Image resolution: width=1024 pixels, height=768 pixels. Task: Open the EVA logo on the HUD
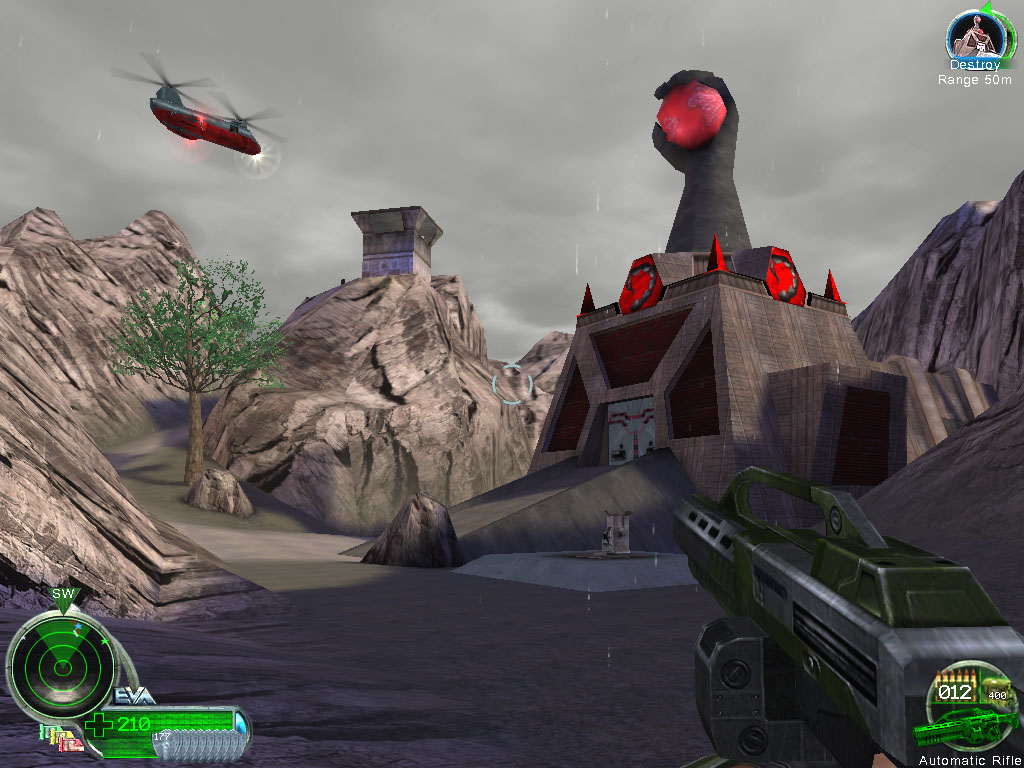(134, 696)
